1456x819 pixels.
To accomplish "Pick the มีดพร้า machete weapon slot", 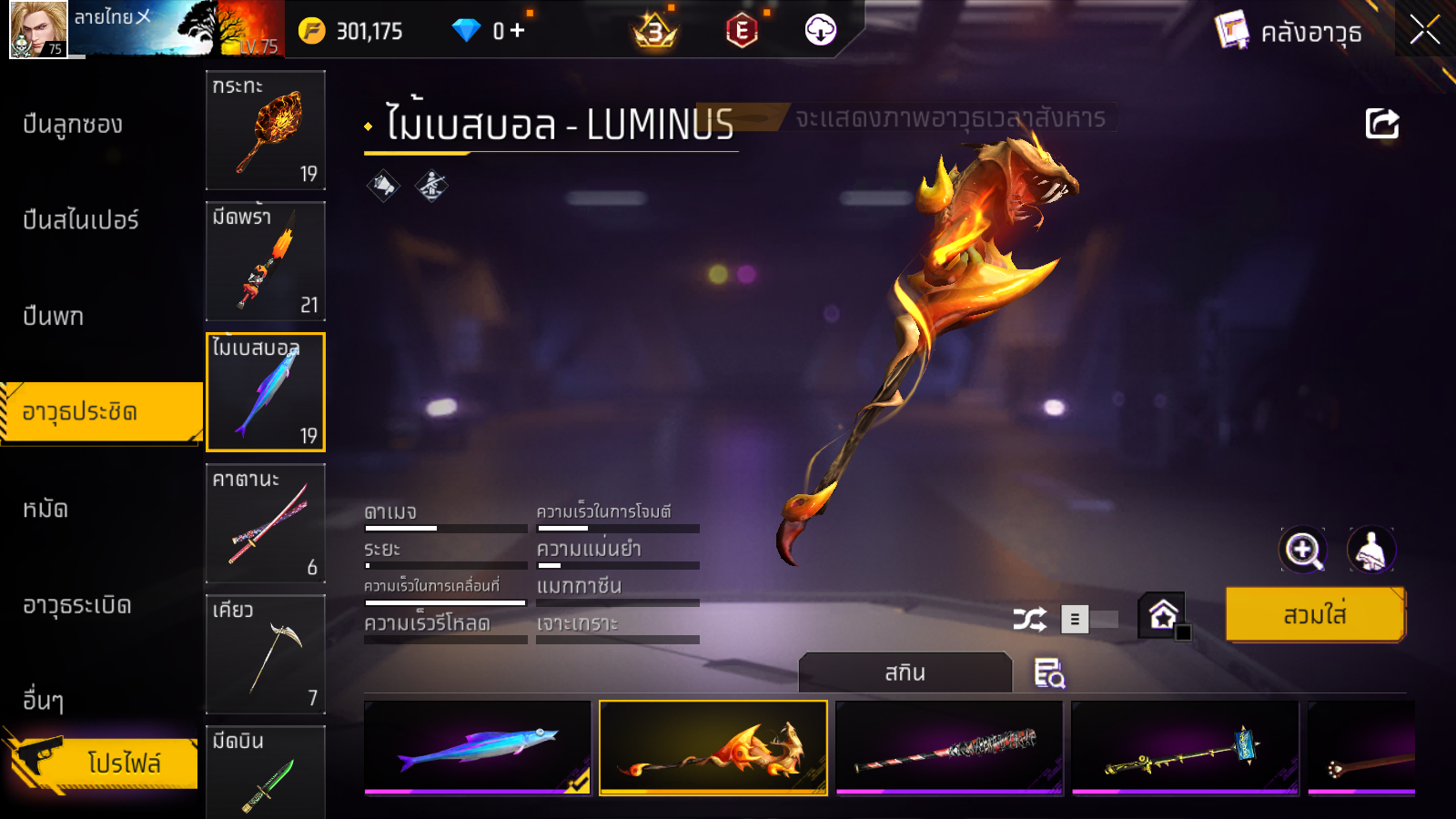I will pos(266,261).
